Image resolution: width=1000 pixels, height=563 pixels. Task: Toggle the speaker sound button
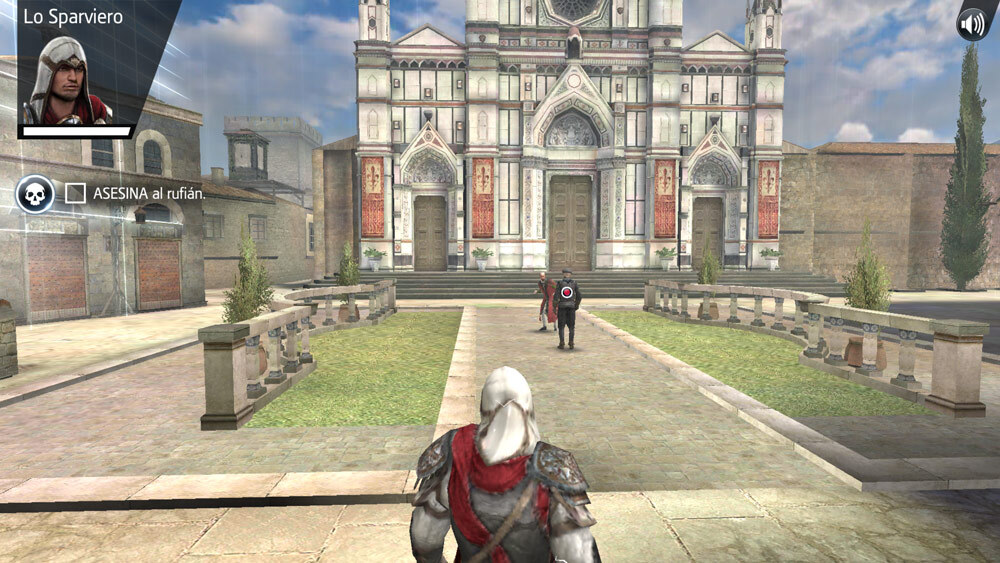pos(971,23)
